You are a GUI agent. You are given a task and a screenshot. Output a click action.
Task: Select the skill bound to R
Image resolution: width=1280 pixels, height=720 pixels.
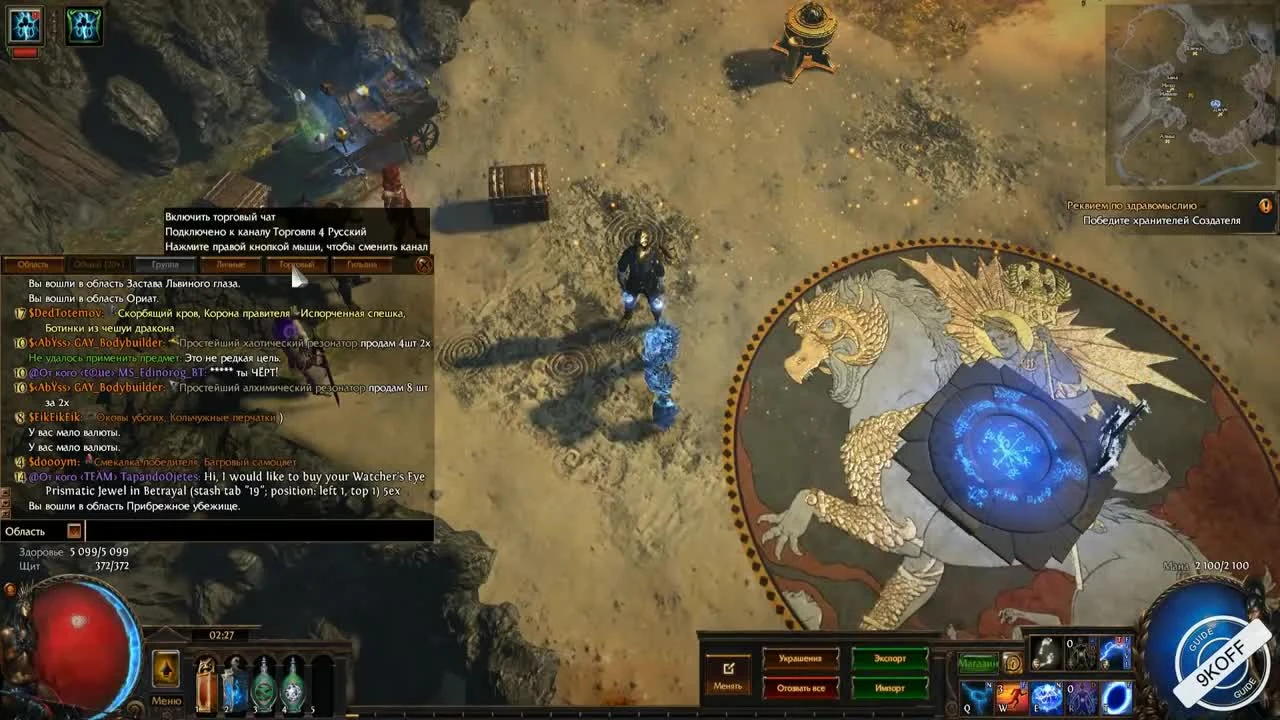click(x=1081, y=697)
